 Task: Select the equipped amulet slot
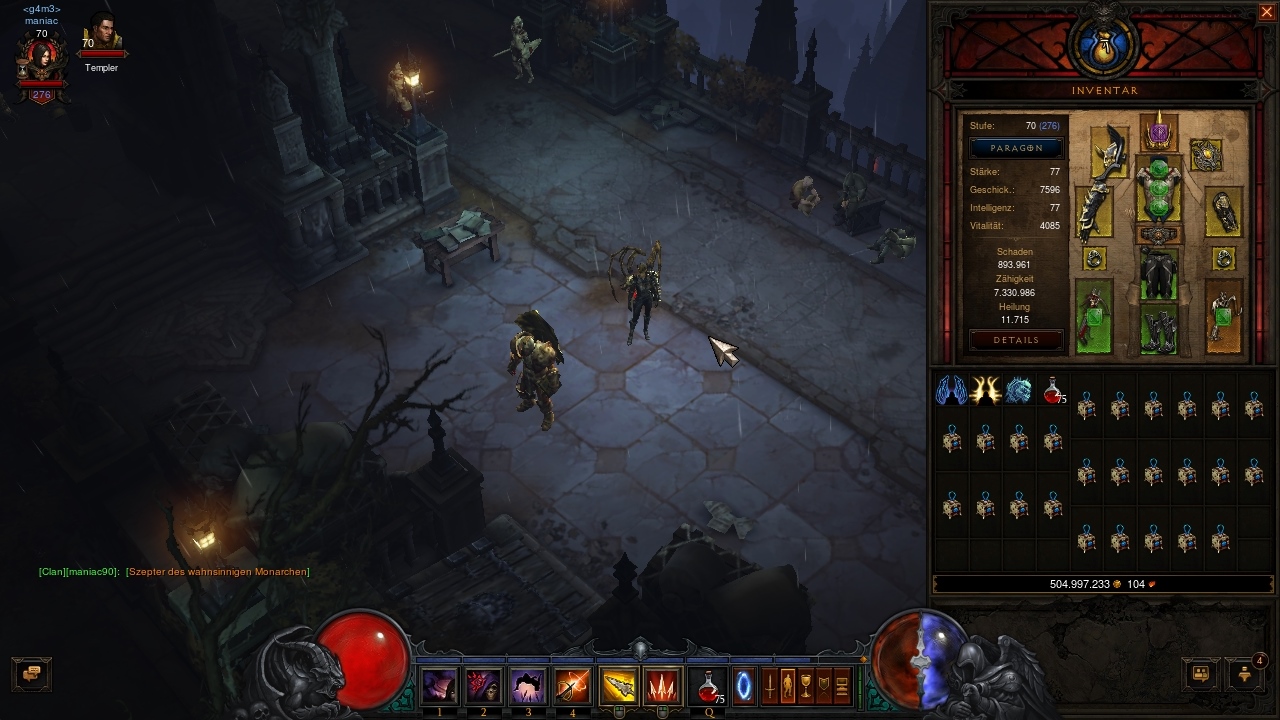pyautogui.click(x=1206, y=155)
